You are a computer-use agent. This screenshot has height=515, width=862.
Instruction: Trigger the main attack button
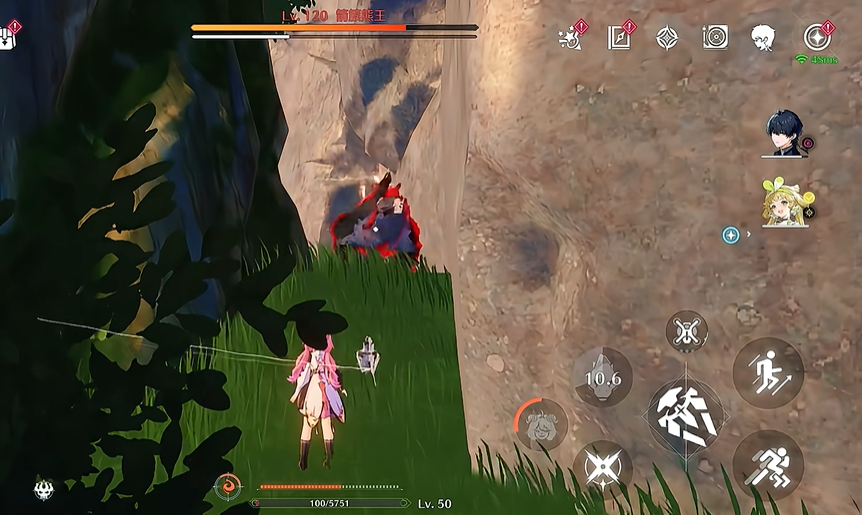685,412
